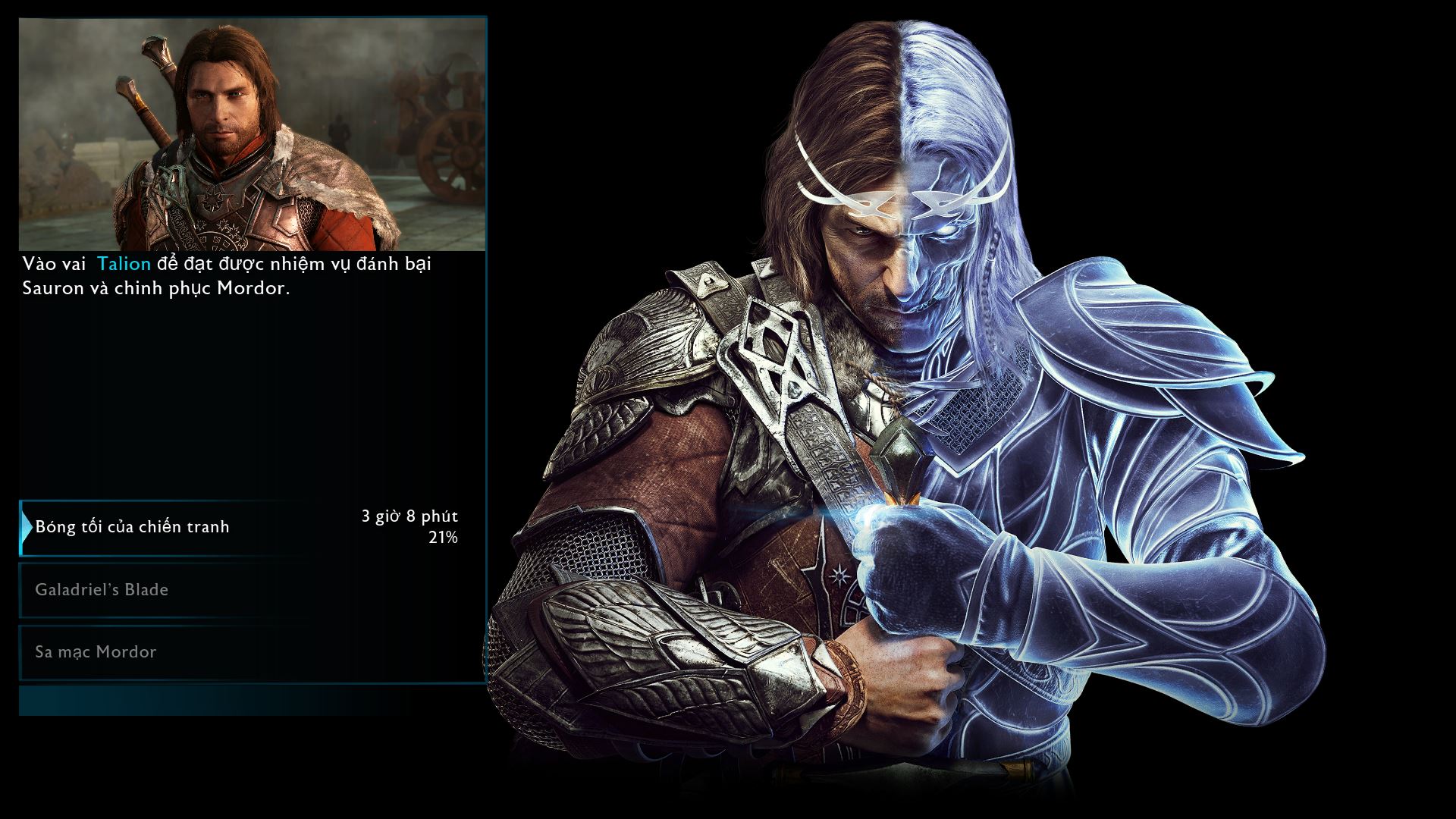Click the 'Vào vai' intro sentence text
1456x819 pixels.
click(53, 264)
